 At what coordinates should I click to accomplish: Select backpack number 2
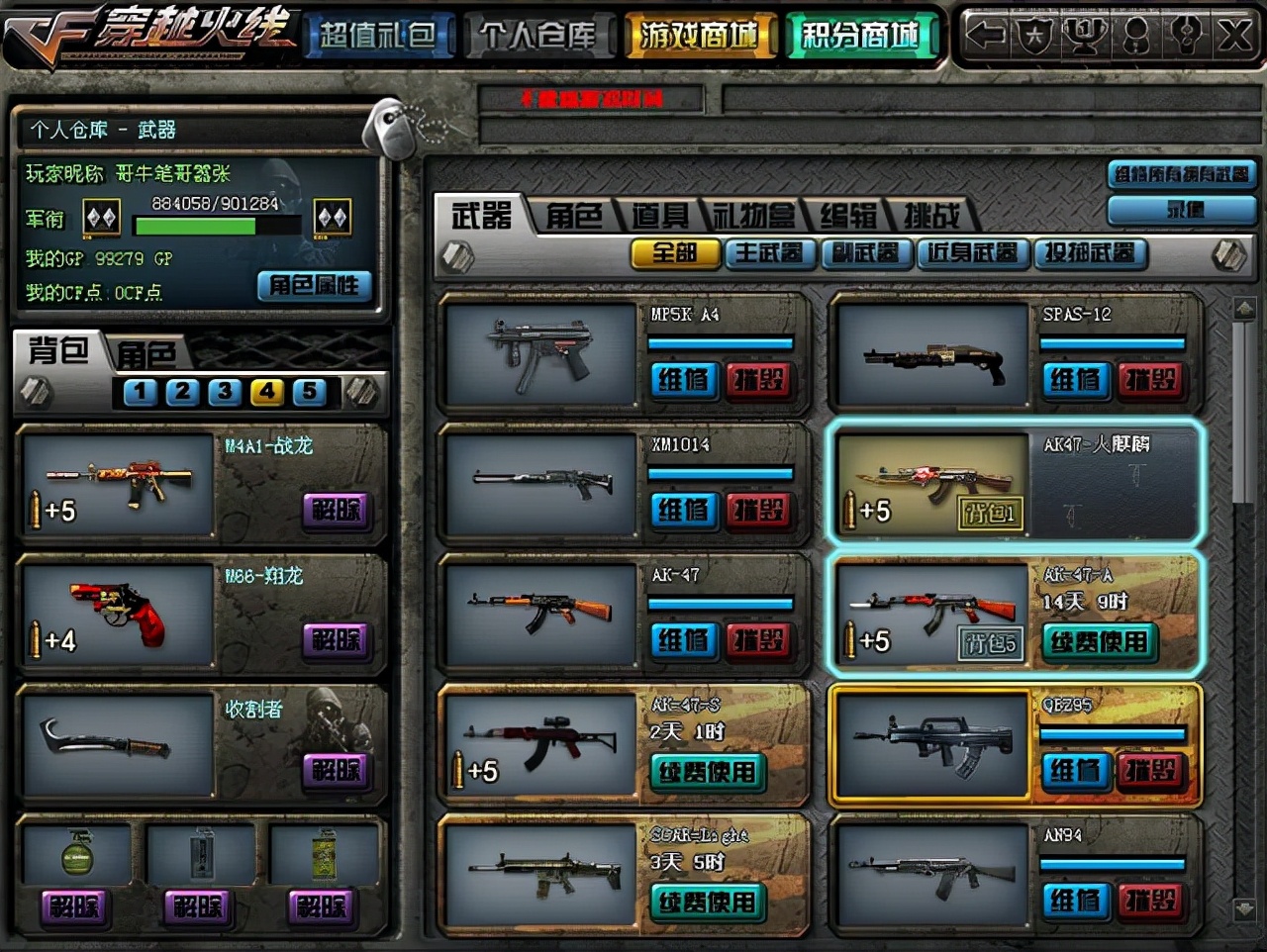(182, 392)
